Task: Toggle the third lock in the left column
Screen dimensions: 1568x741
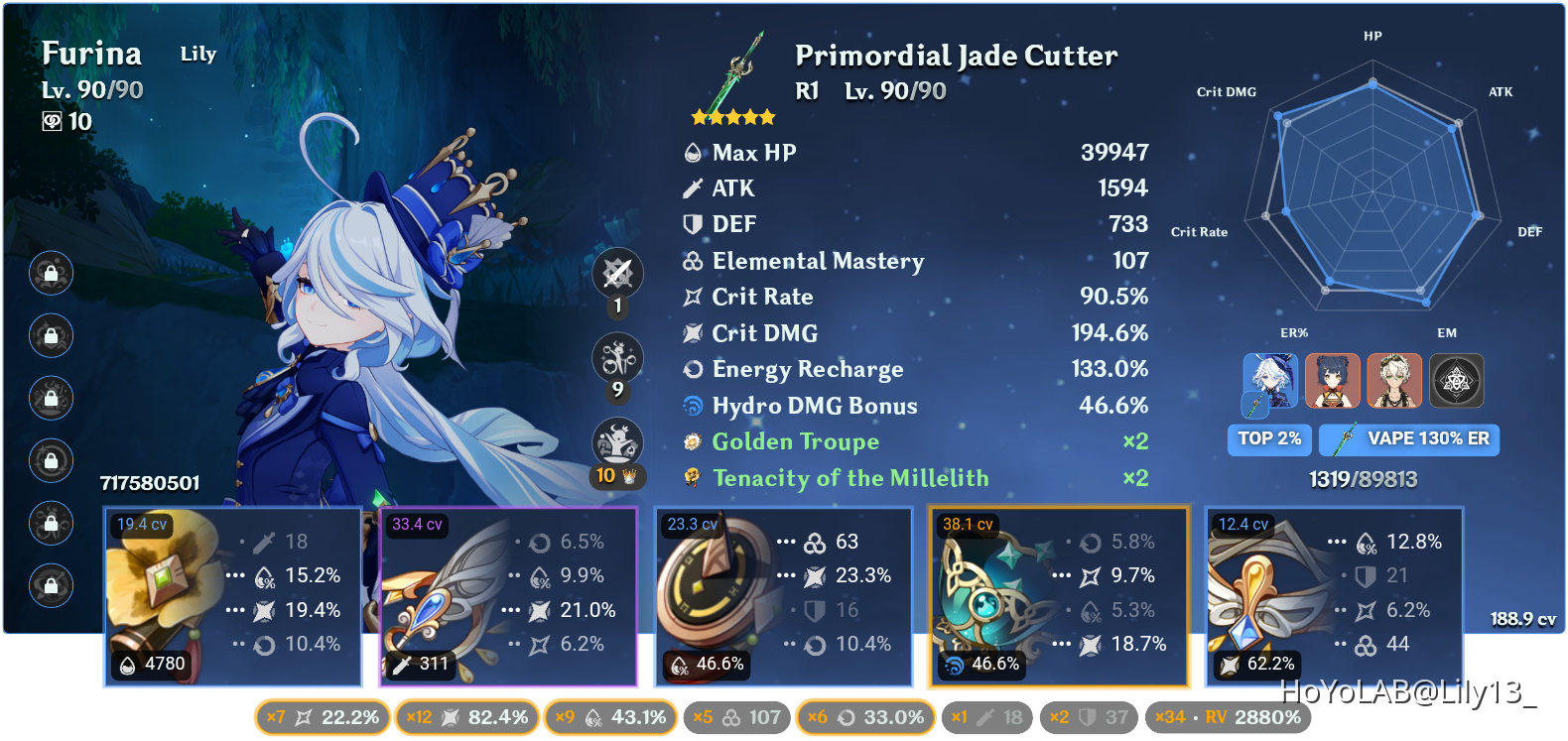Action: 51,399
